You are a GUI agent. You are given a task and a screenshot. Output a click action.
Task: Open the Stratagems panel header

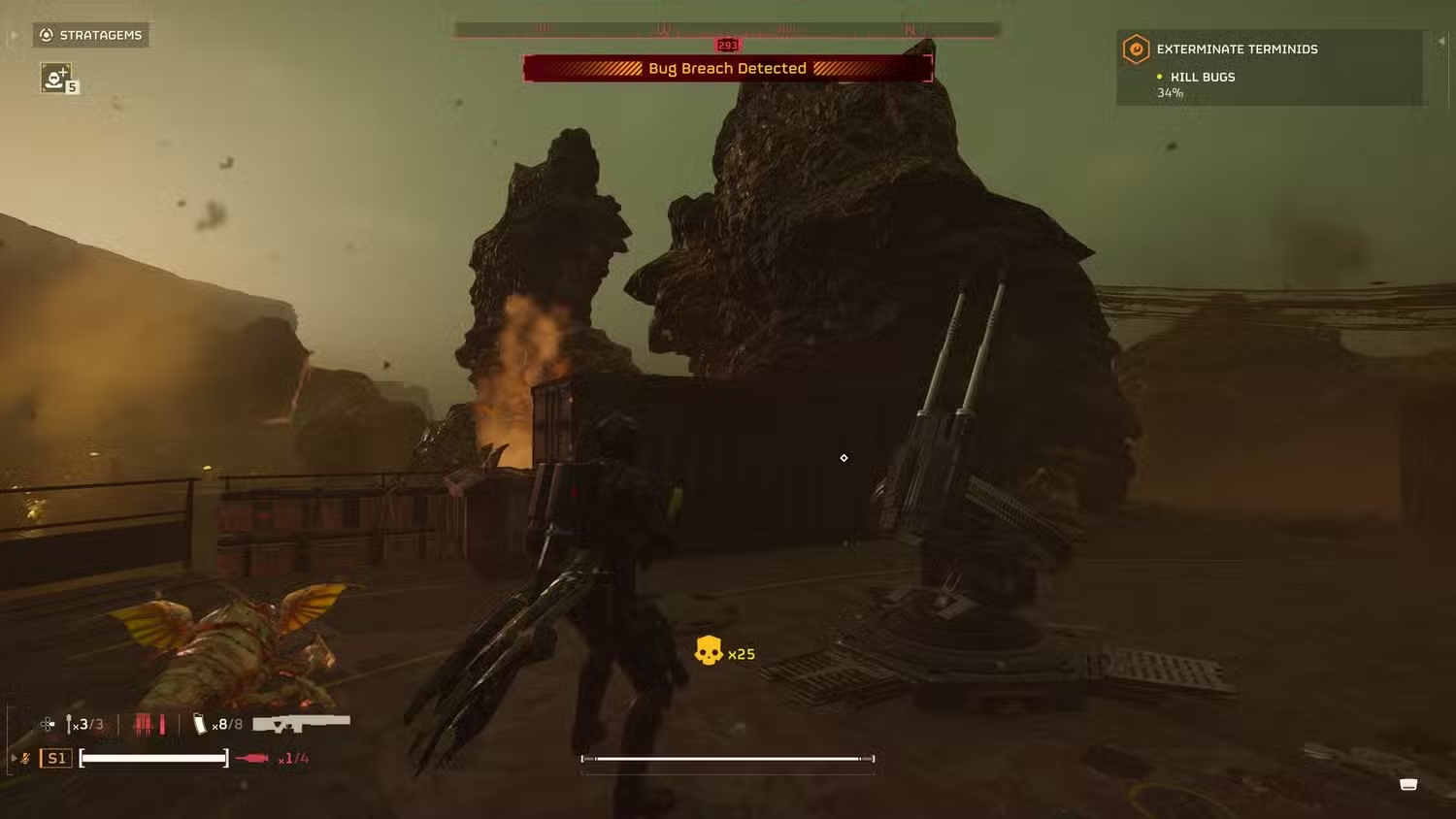coord(90,35)
